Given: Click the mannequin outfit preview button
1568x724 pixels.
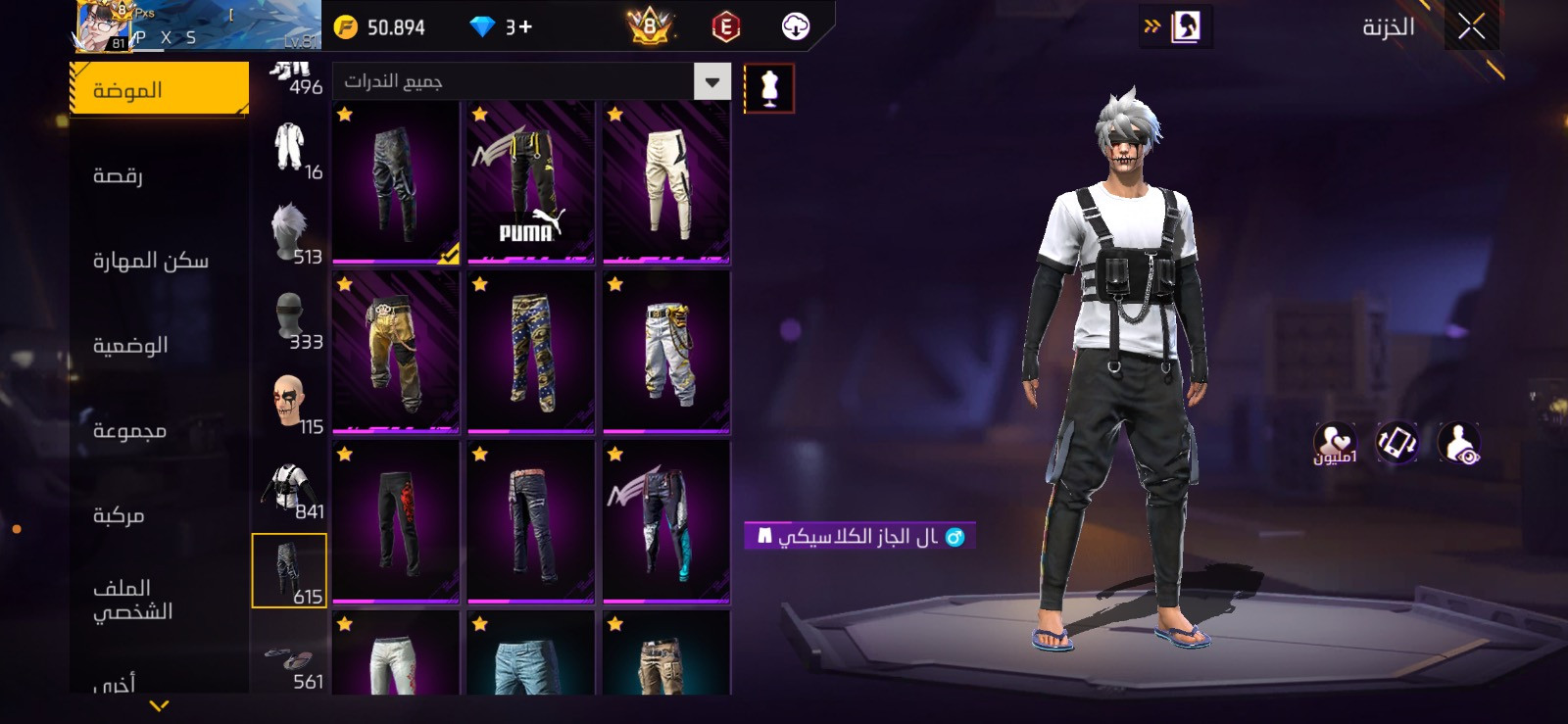Looking at the screenshot, I should click(769, 88).
